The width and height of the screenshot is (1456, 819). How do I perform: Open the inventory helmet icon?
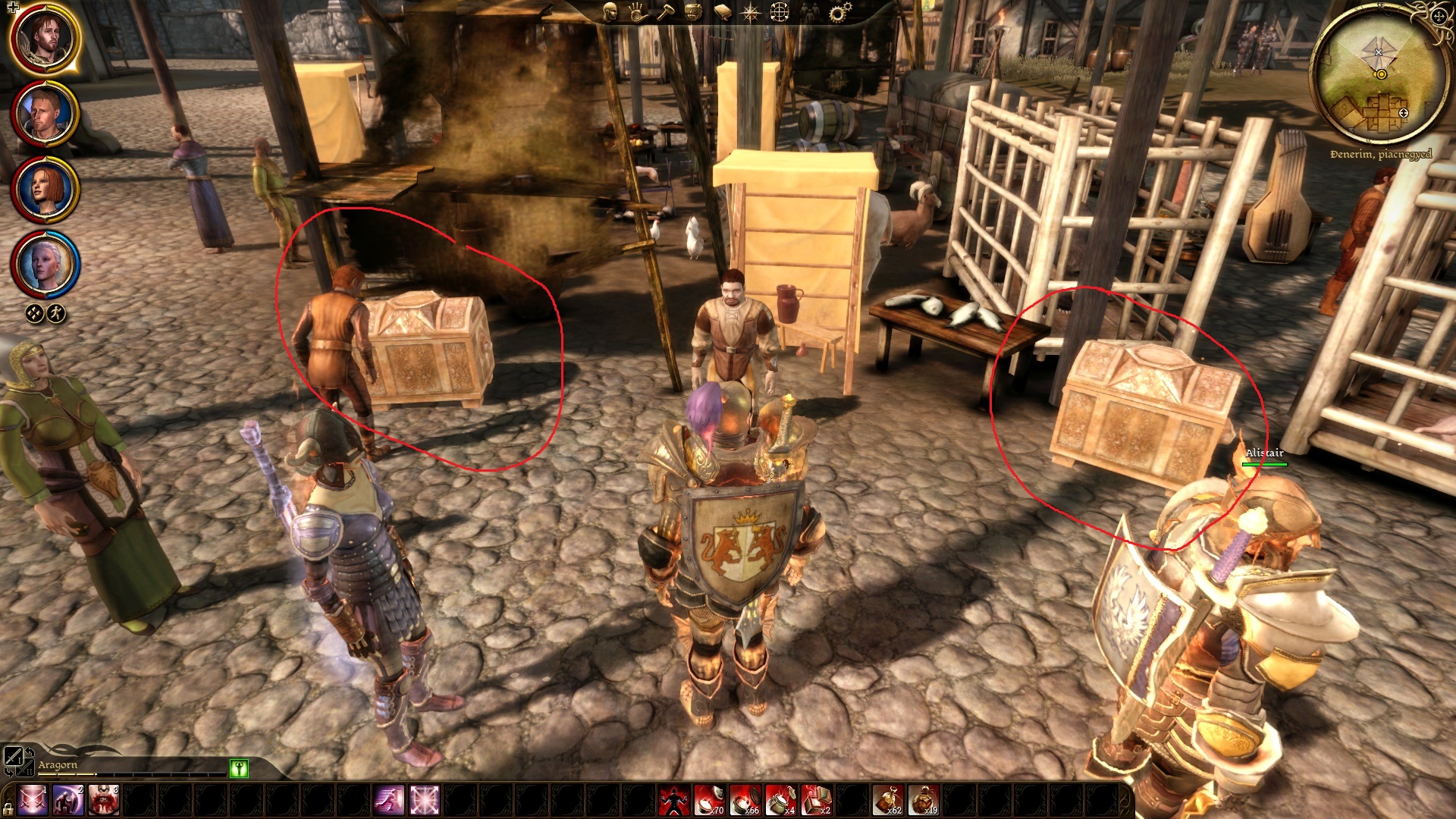tap(693, 11)
